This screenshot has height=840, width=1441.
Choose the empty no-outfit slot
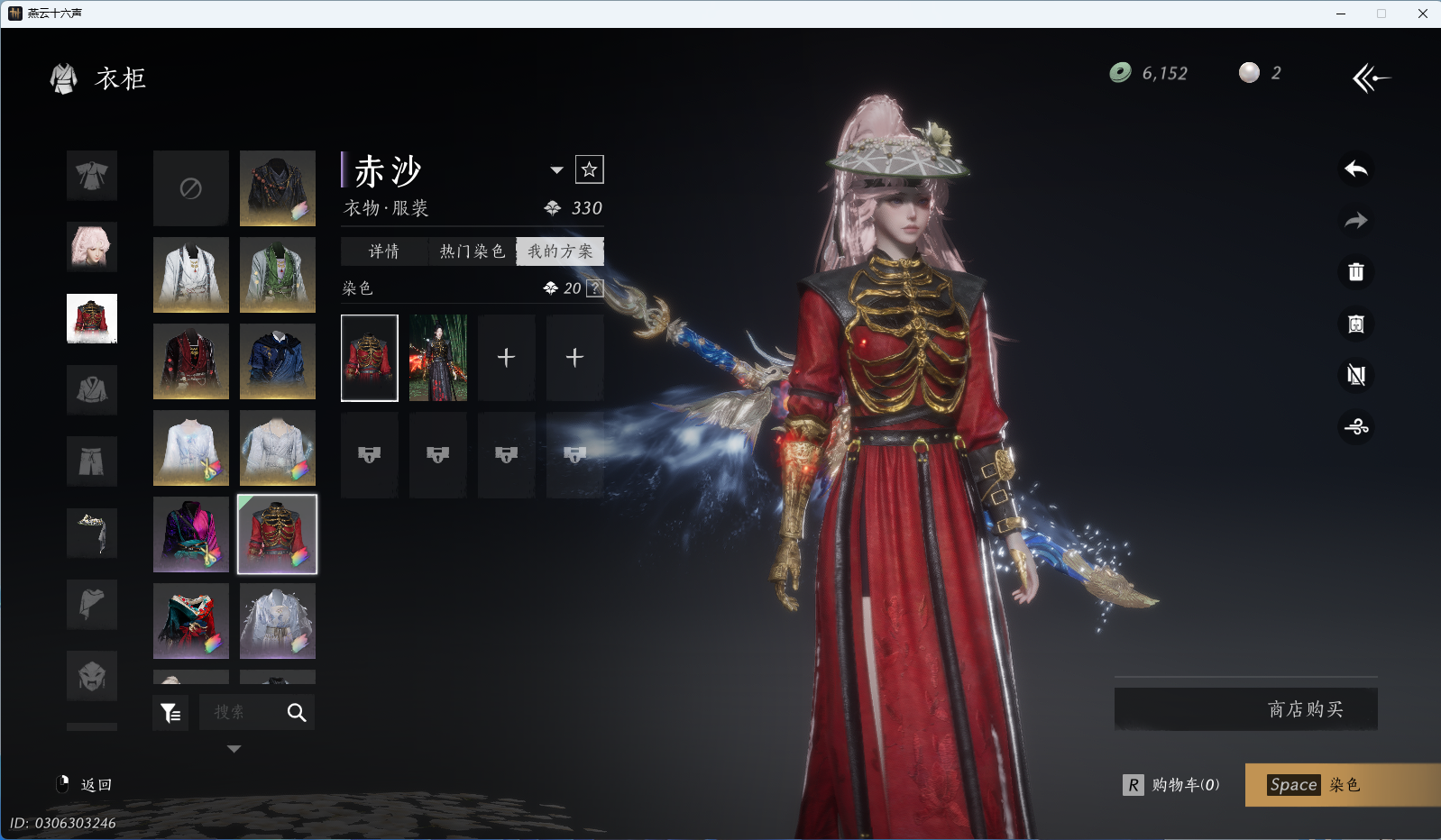click(x=190, y=188)
